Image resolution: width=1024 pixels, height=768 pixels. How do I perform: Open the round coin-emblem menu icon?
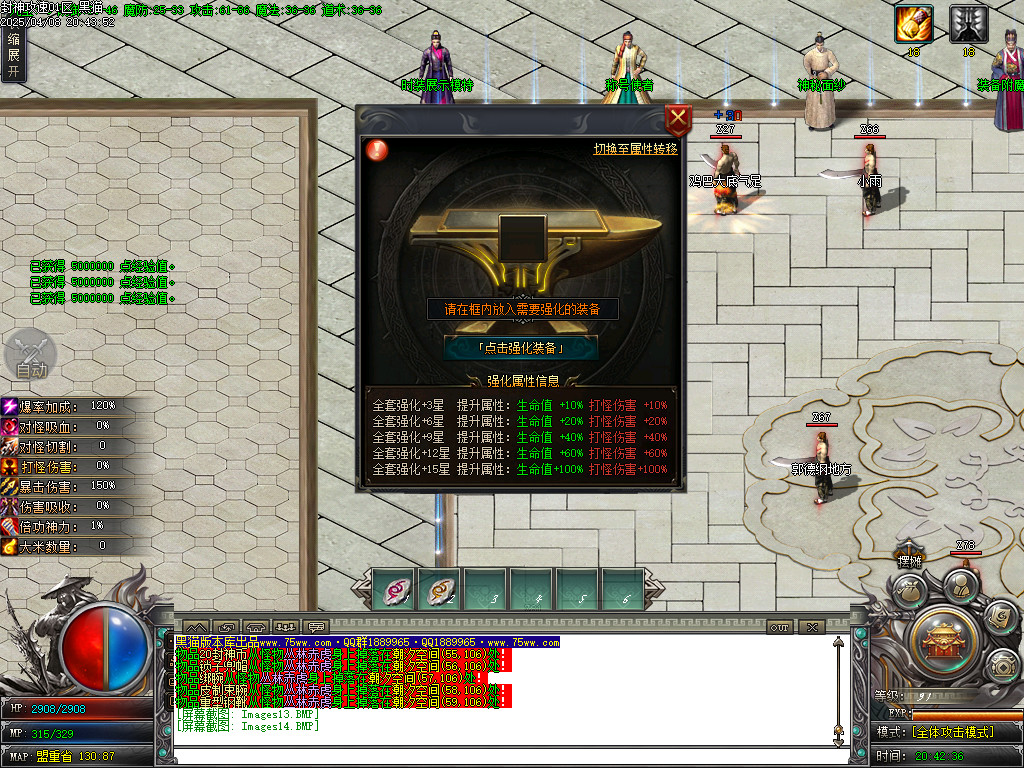(1001, 665)
